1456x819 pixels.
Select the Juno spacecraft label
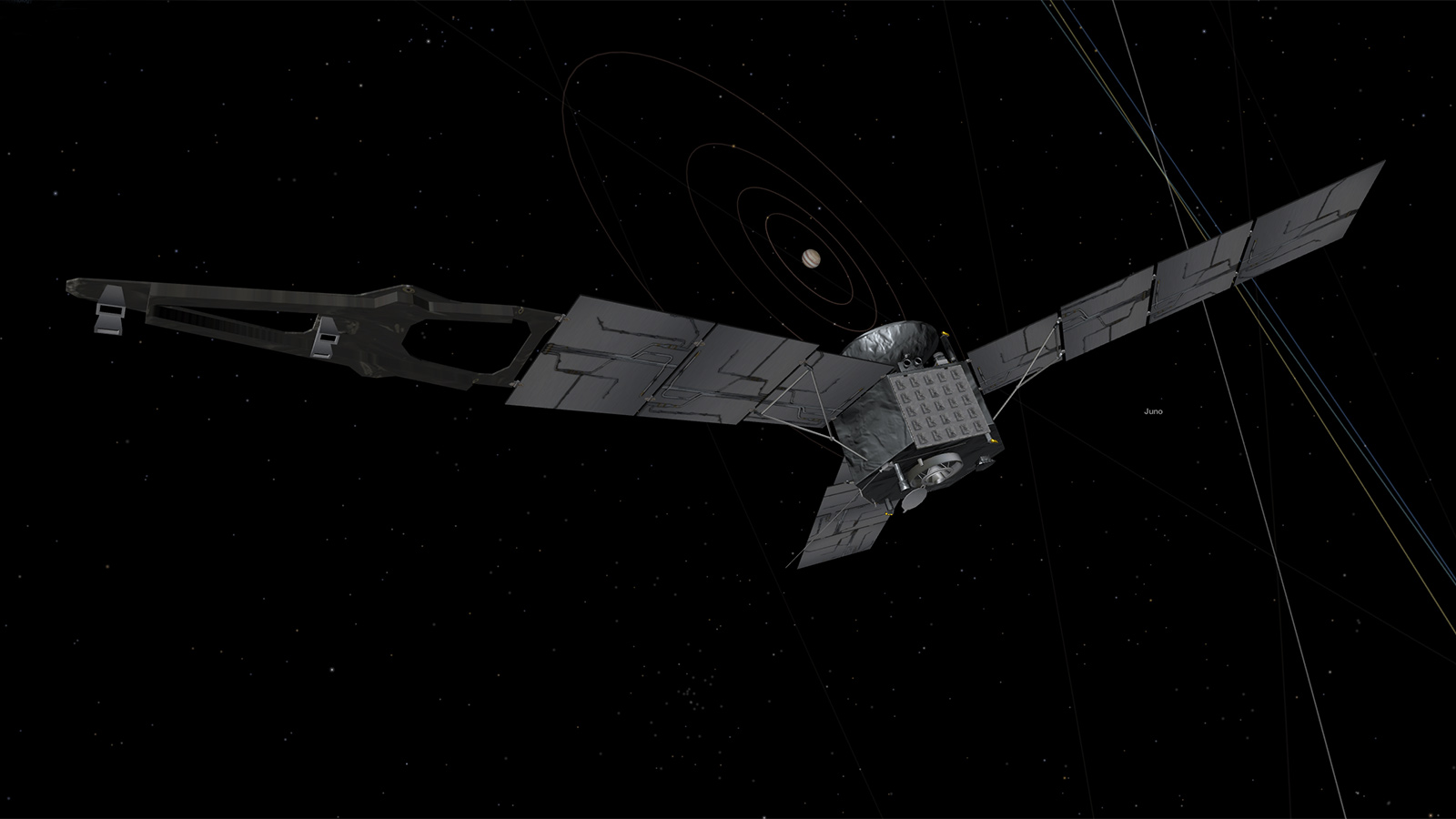[x=1153, y=411]
